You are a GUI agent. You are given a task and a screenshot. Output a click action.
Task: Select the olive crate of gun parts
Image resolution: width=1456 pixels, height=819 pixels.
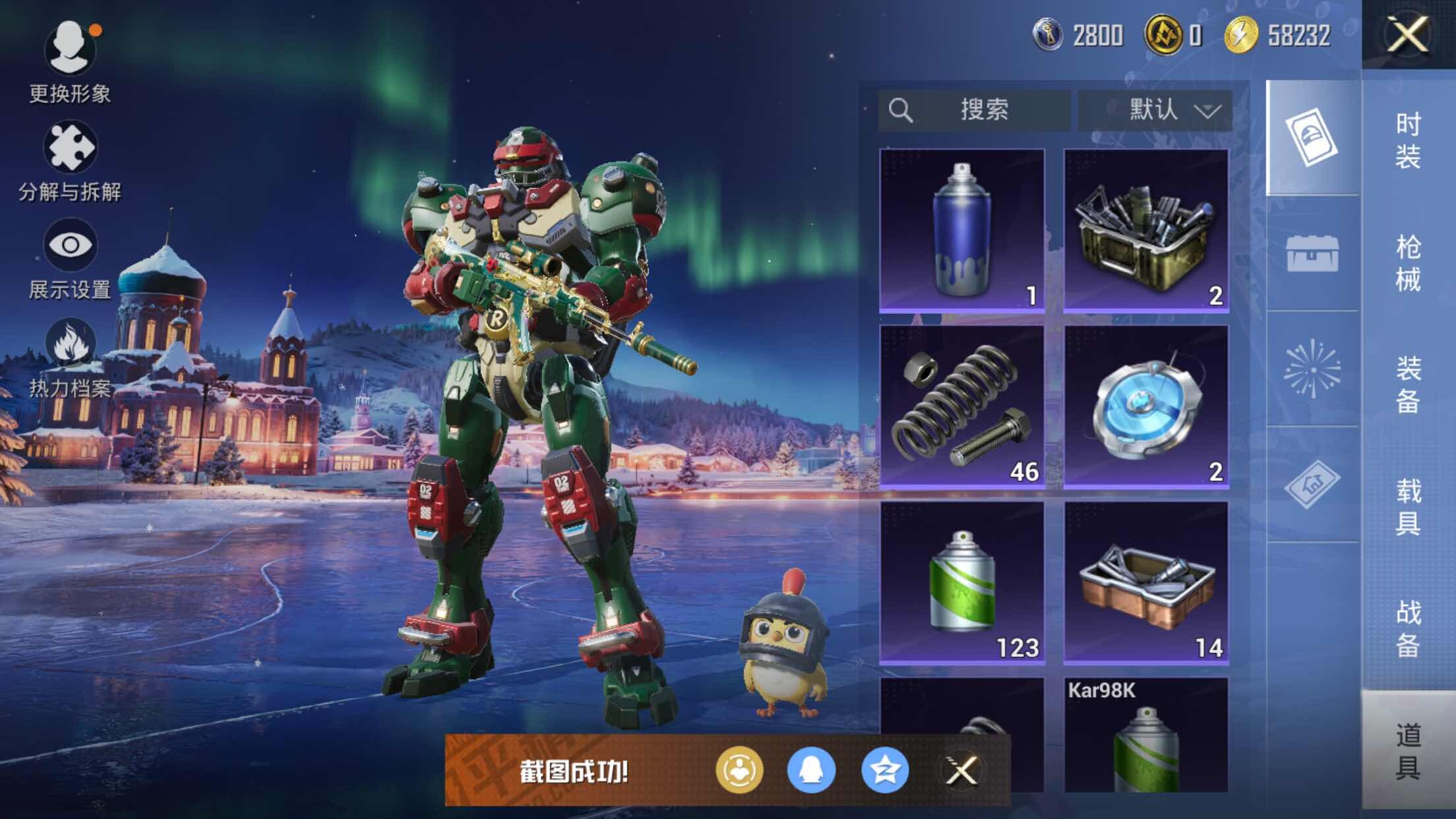tap(1146, 230)
